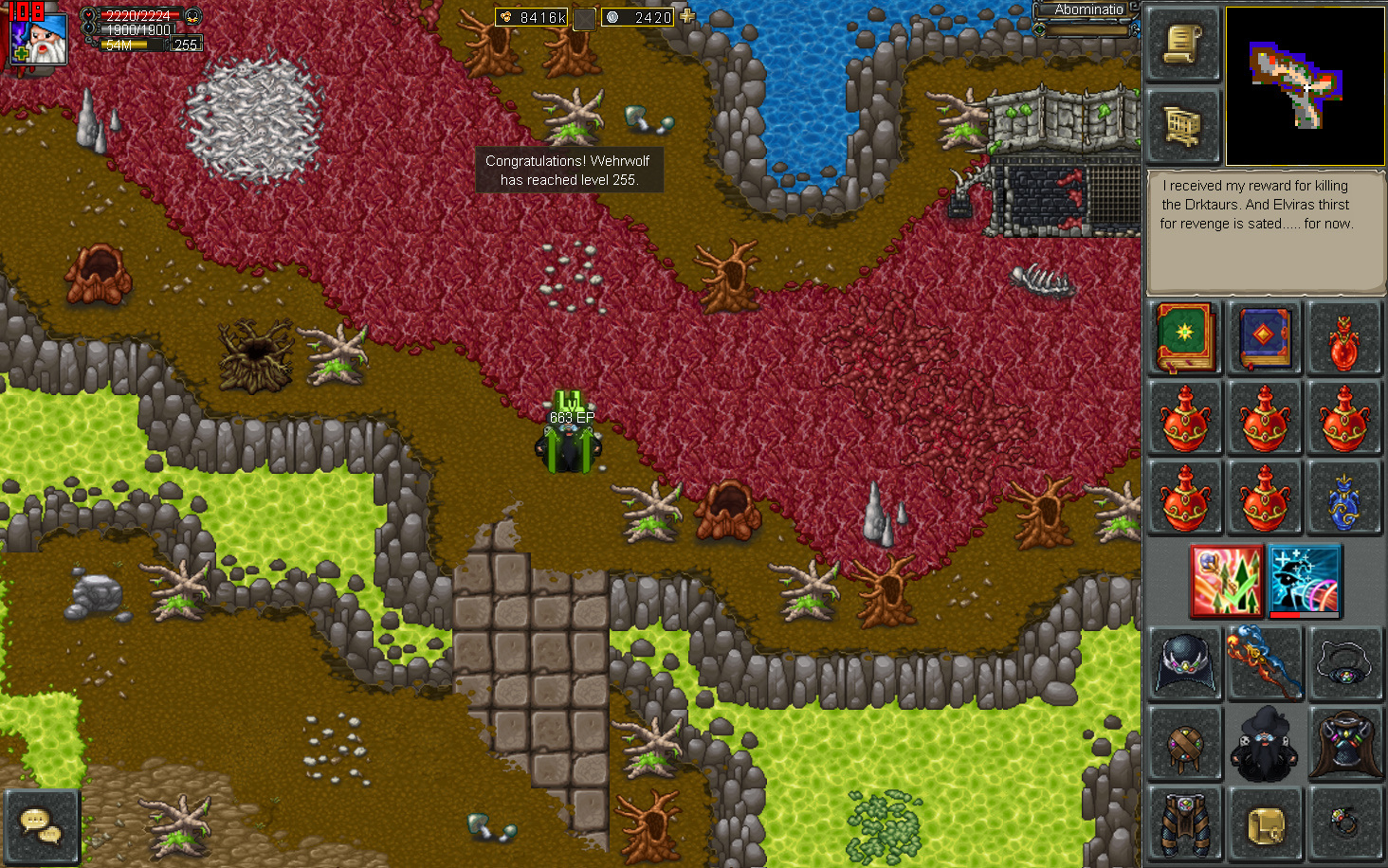
Task: Select the equipped amulet slot
Action: click(x=1344, y=662)
